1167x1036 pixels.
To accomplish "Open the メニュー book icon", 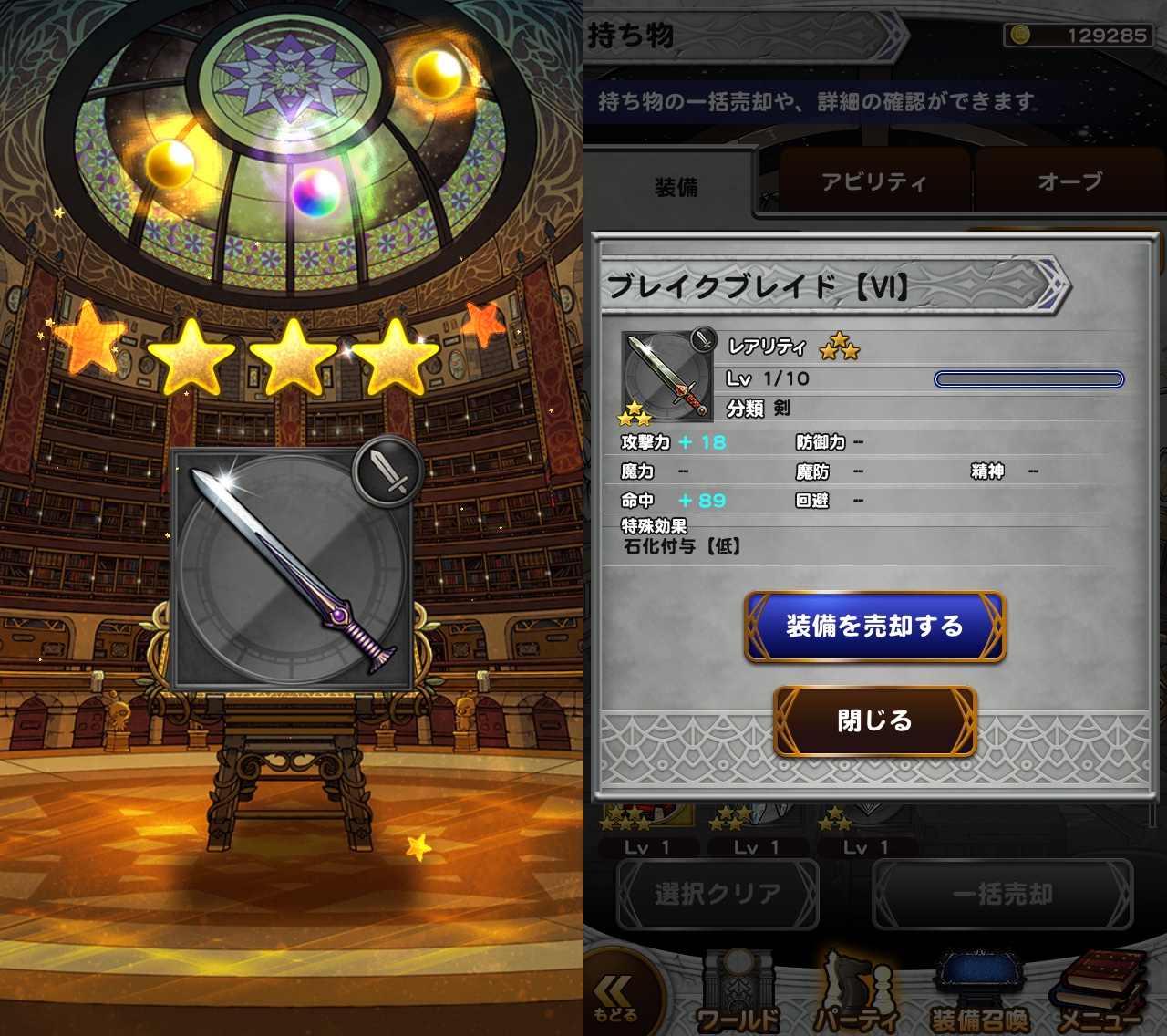I will (1100, 996).
